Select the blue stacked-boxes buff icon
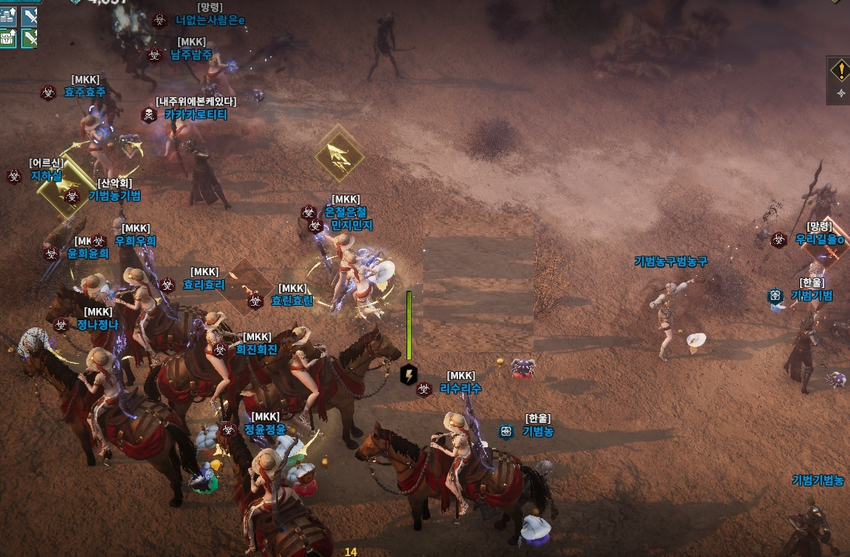Screen dimensions: 850x557 8,17
